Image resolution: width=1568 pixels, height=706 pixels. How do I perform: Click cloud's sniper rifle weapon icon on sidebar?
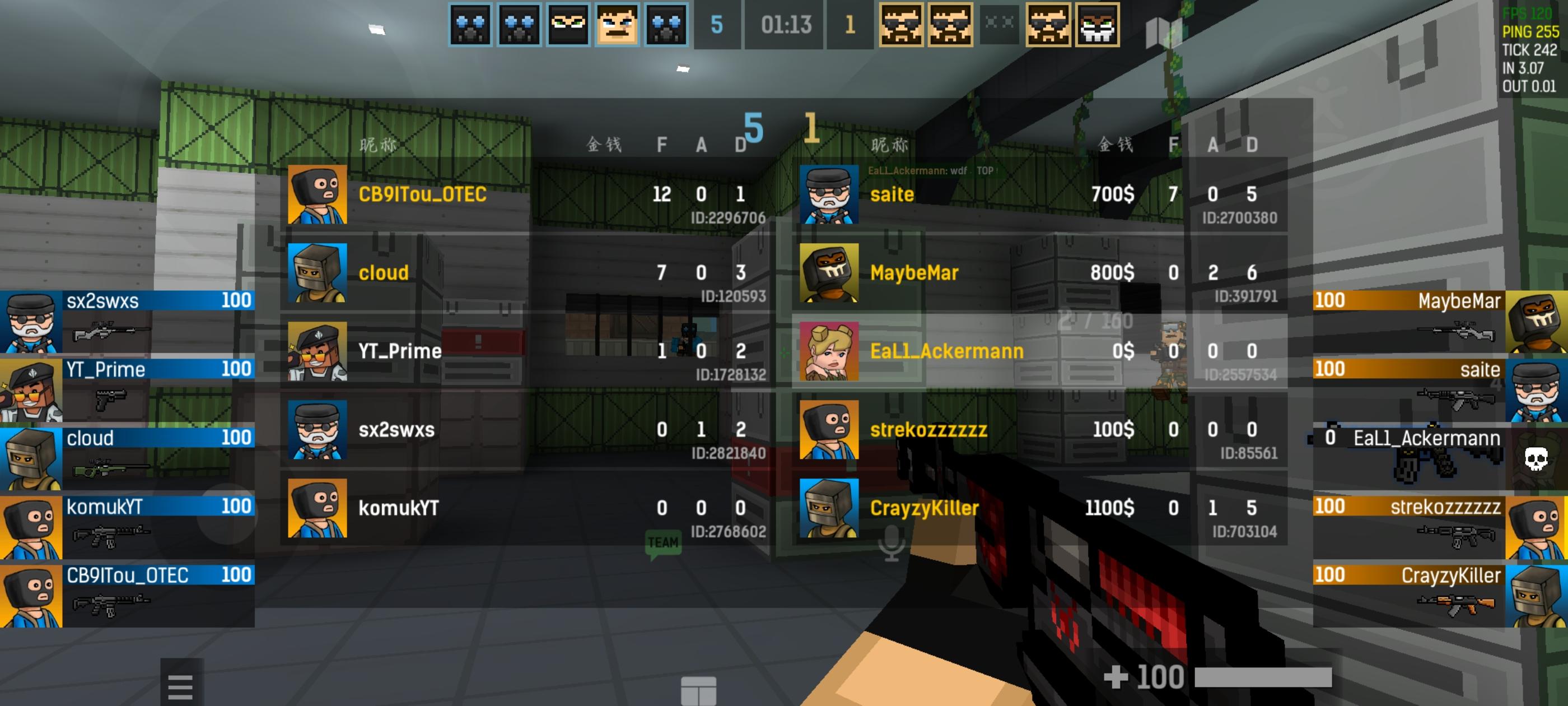pos(110,469)
